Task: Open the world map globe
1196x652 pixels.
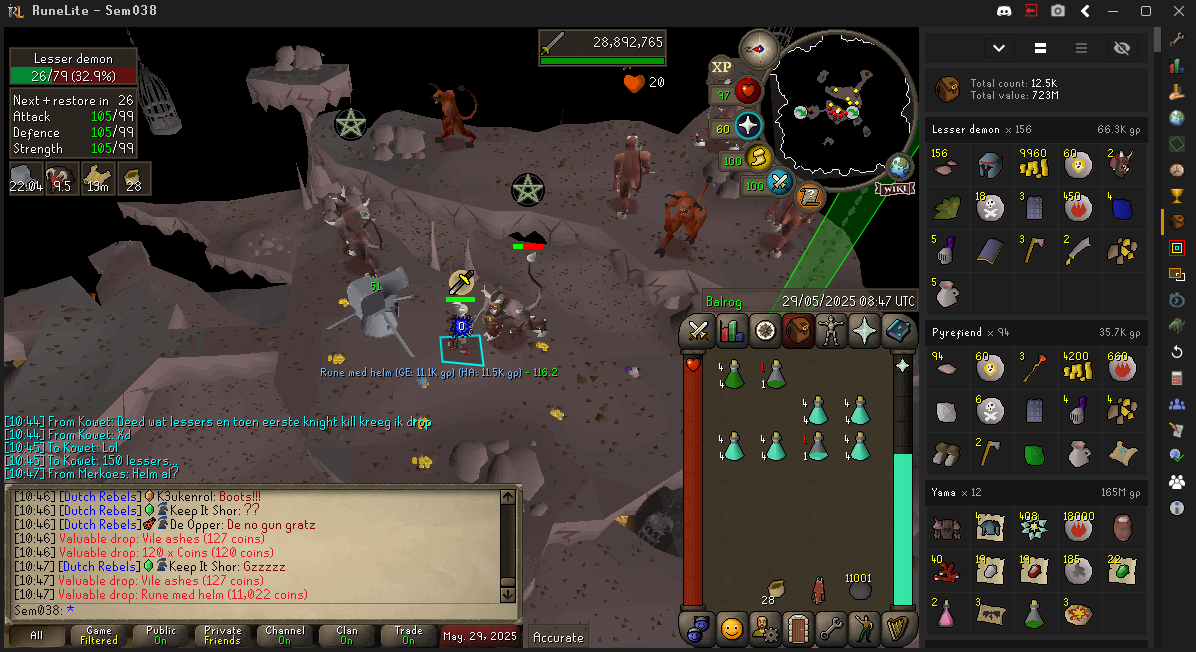Action: 900,166
